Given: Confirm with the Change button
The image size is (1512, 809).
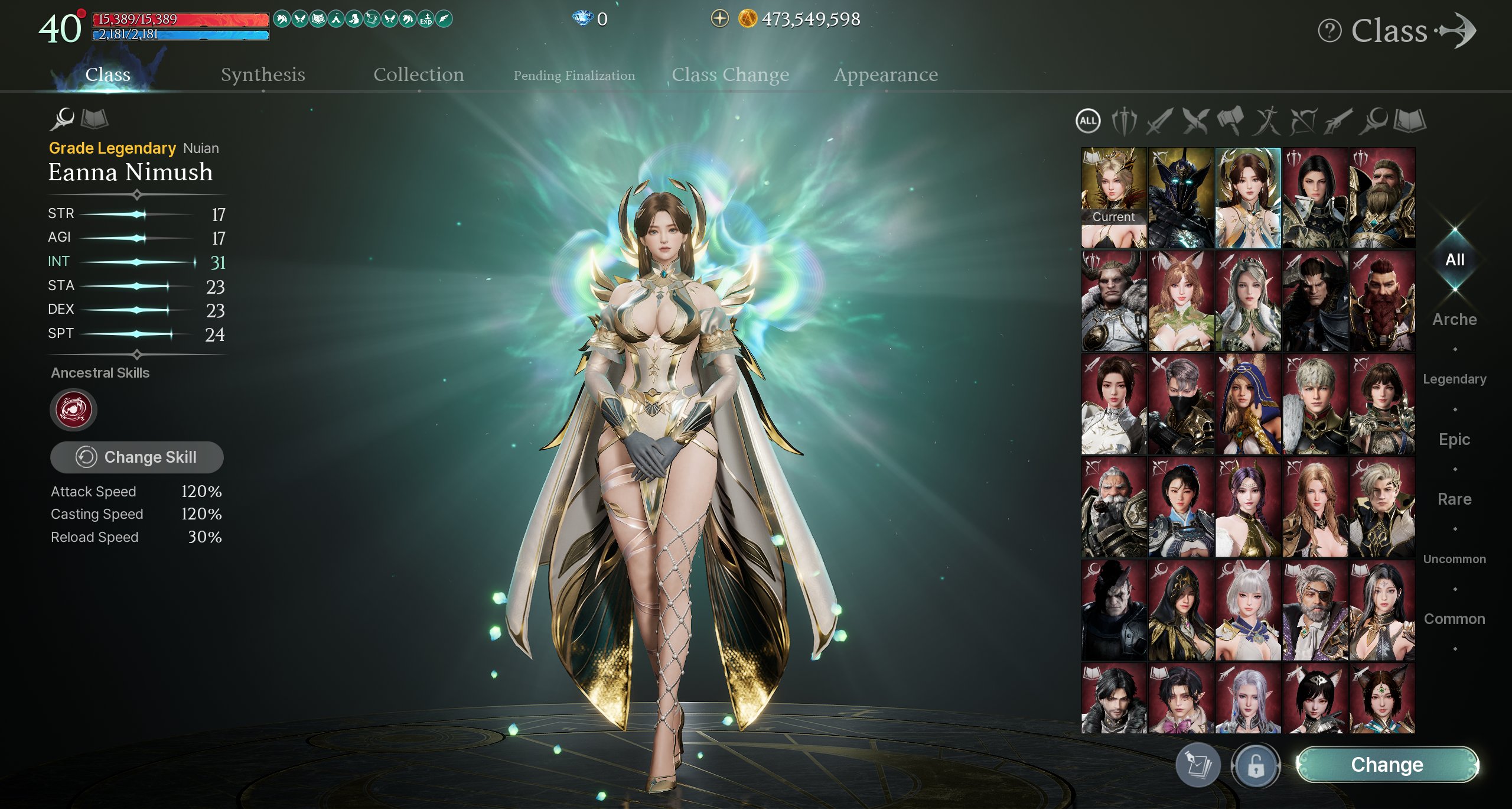Looking at the screenshot, I should coord(1387,765).
